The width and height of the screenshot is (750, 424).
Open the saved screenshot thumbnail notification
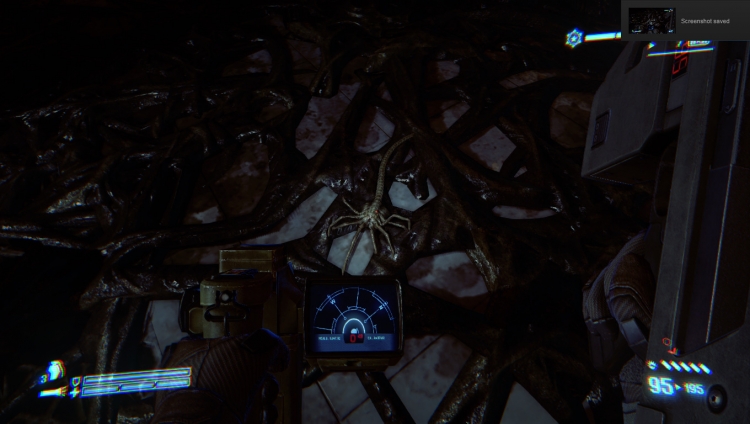tap(652, 20)
